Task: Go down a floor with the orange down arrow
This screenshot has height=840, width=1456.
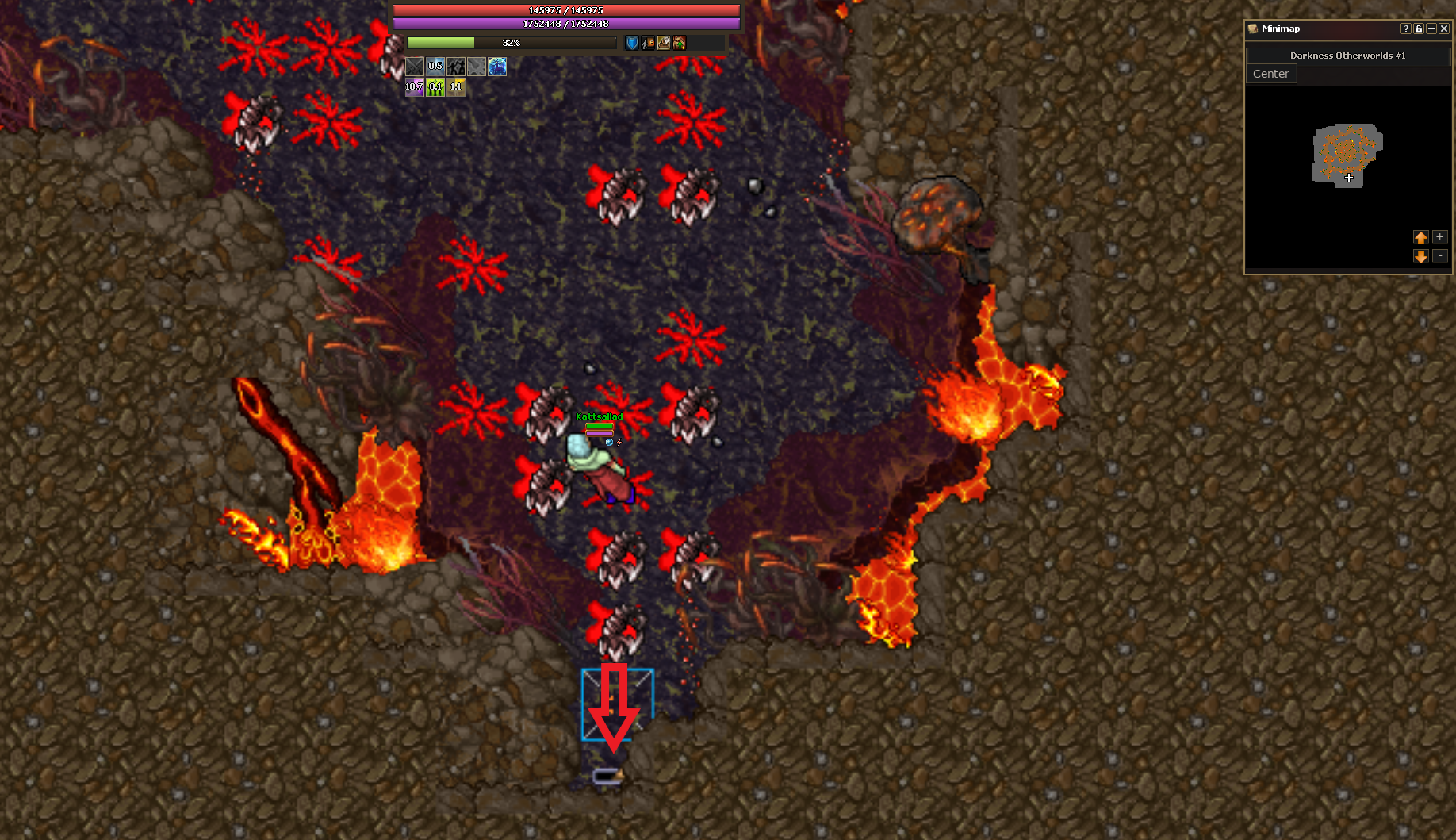Action: pos(1420,256)
